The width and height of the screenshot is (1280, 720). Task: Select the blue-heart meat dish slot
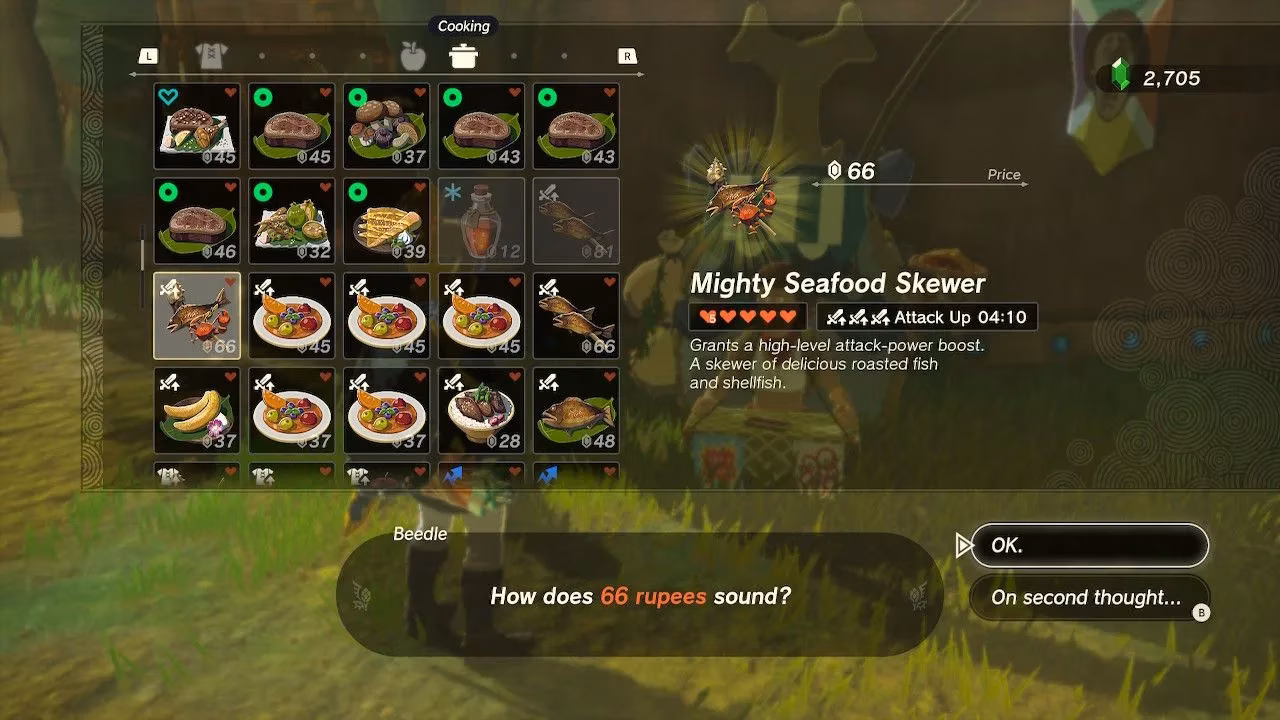pos(197,126)
